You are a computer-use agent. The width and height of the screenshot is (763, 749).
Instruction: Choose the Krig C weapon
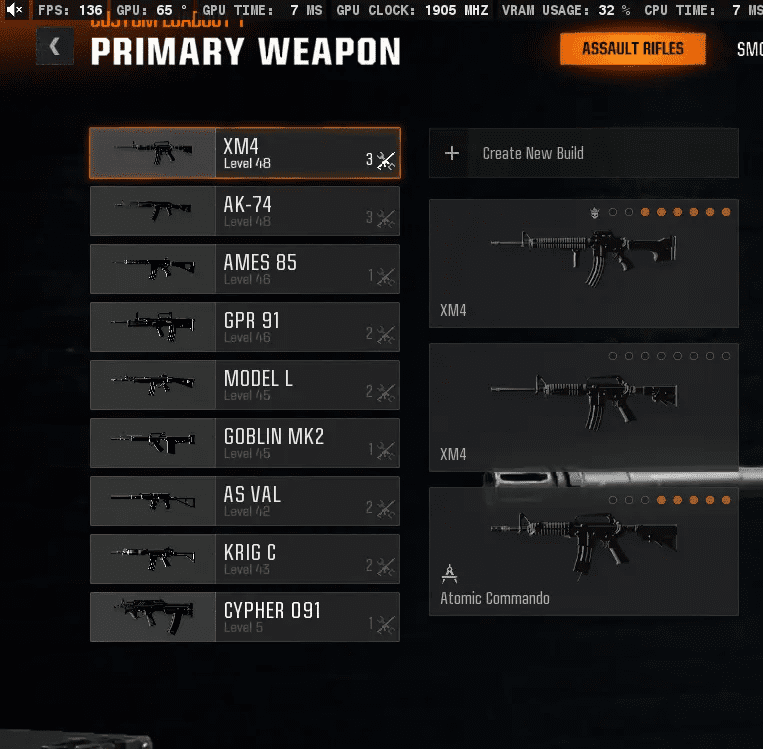[x=244, y=559]
